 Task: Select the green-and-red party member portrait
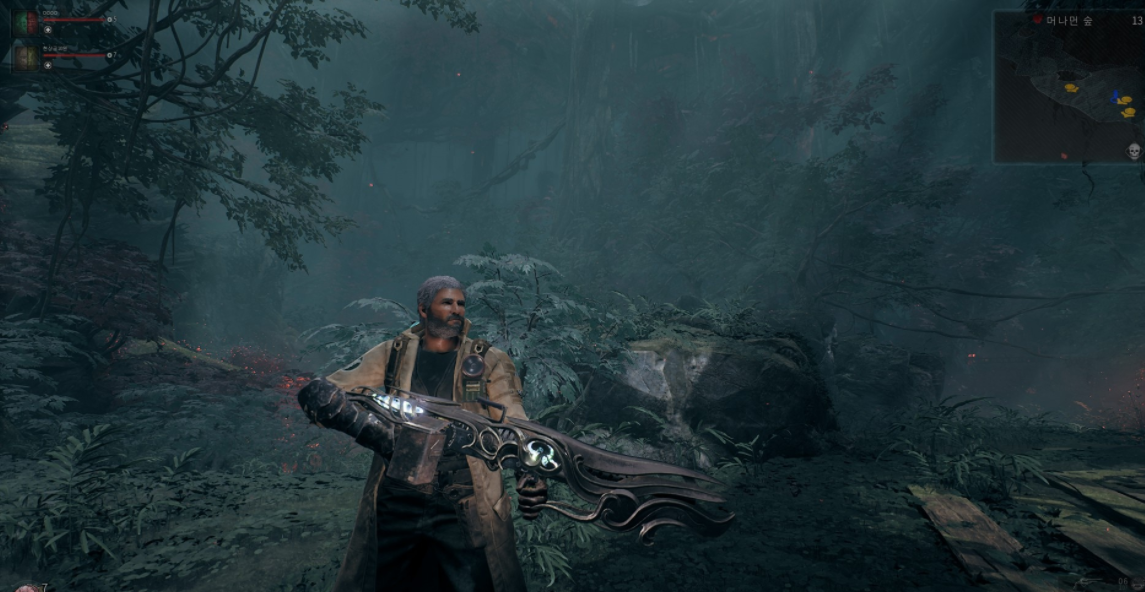[x=26, y=22]
